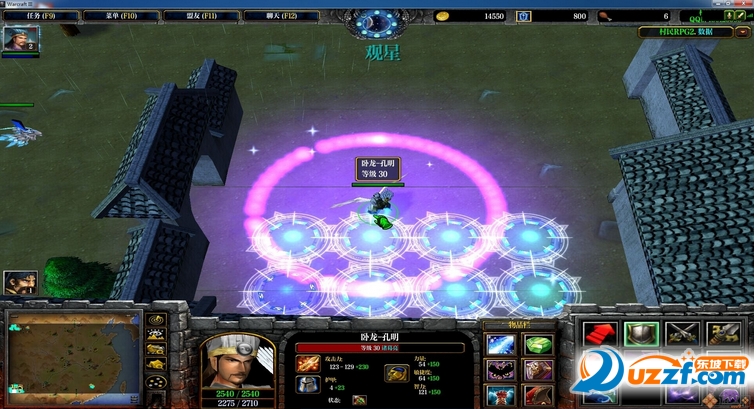Select the blue lightning inventory item
The image size is (756, 409).
pyautogui.click(x=500, y=344)
